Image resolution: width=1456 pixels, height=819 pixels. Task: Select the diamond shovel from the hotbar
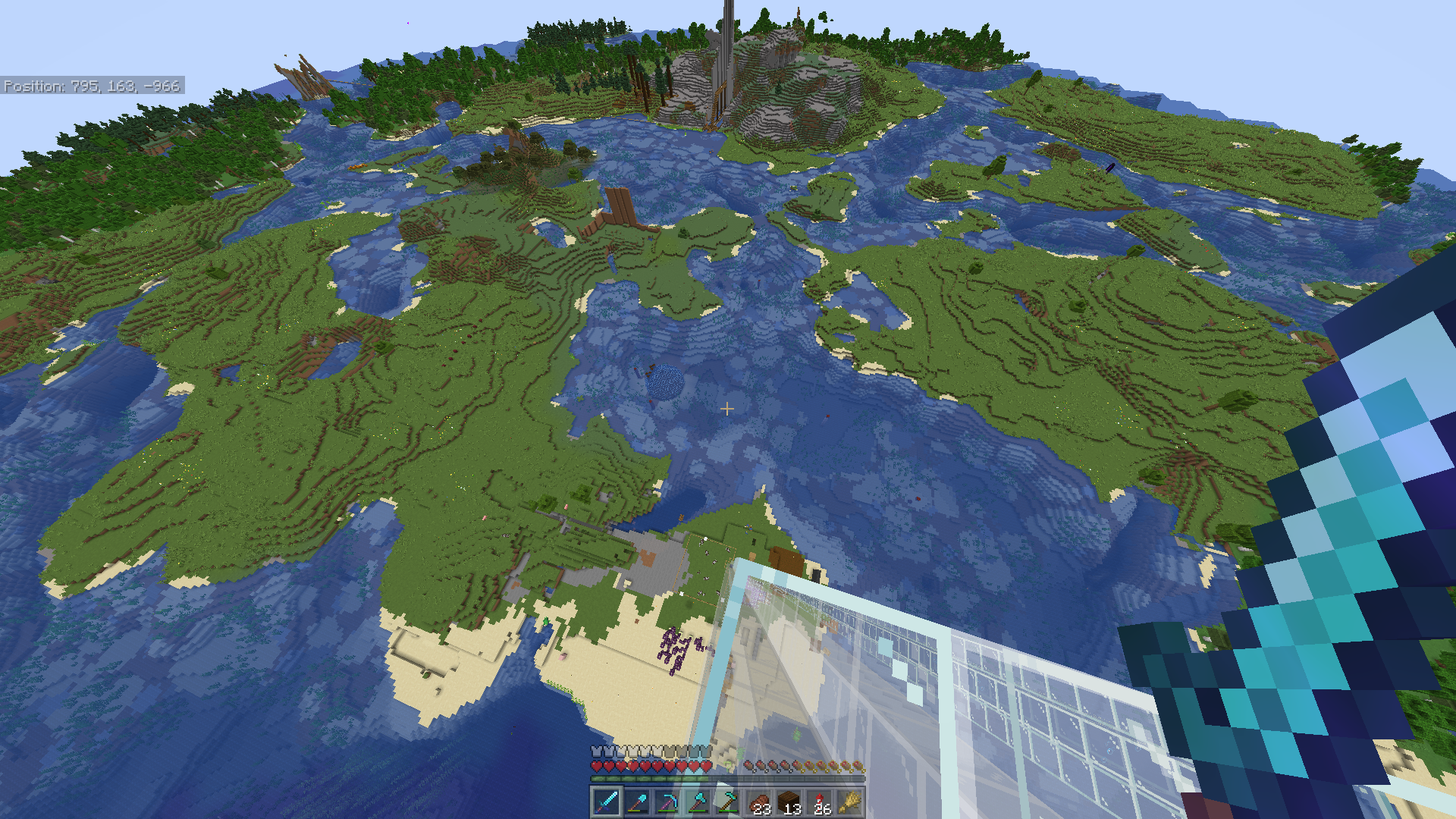tap(637, 802)
